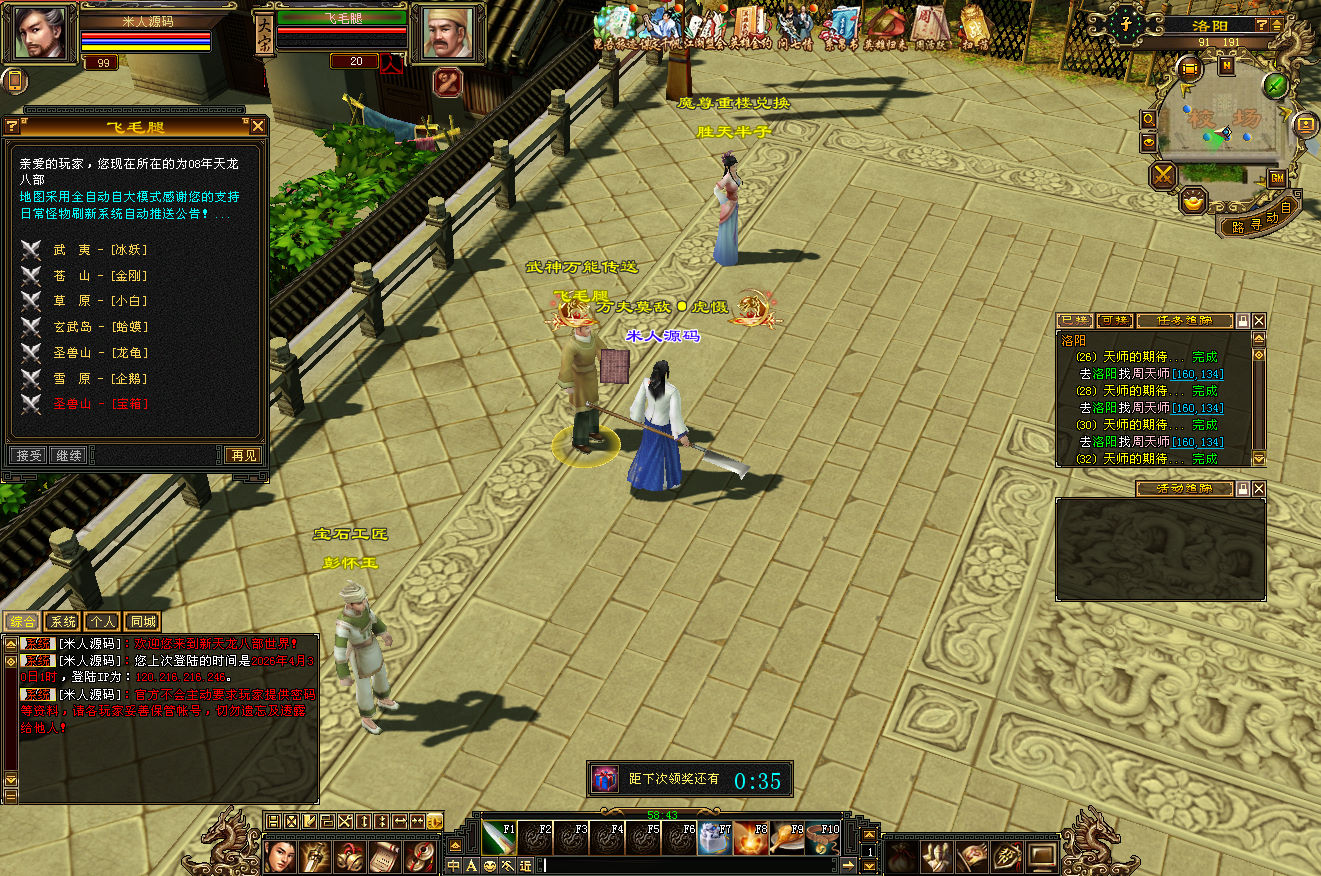
Task: Select the 苍山 - [金刚] destination
Action: [x=99, y=275]
